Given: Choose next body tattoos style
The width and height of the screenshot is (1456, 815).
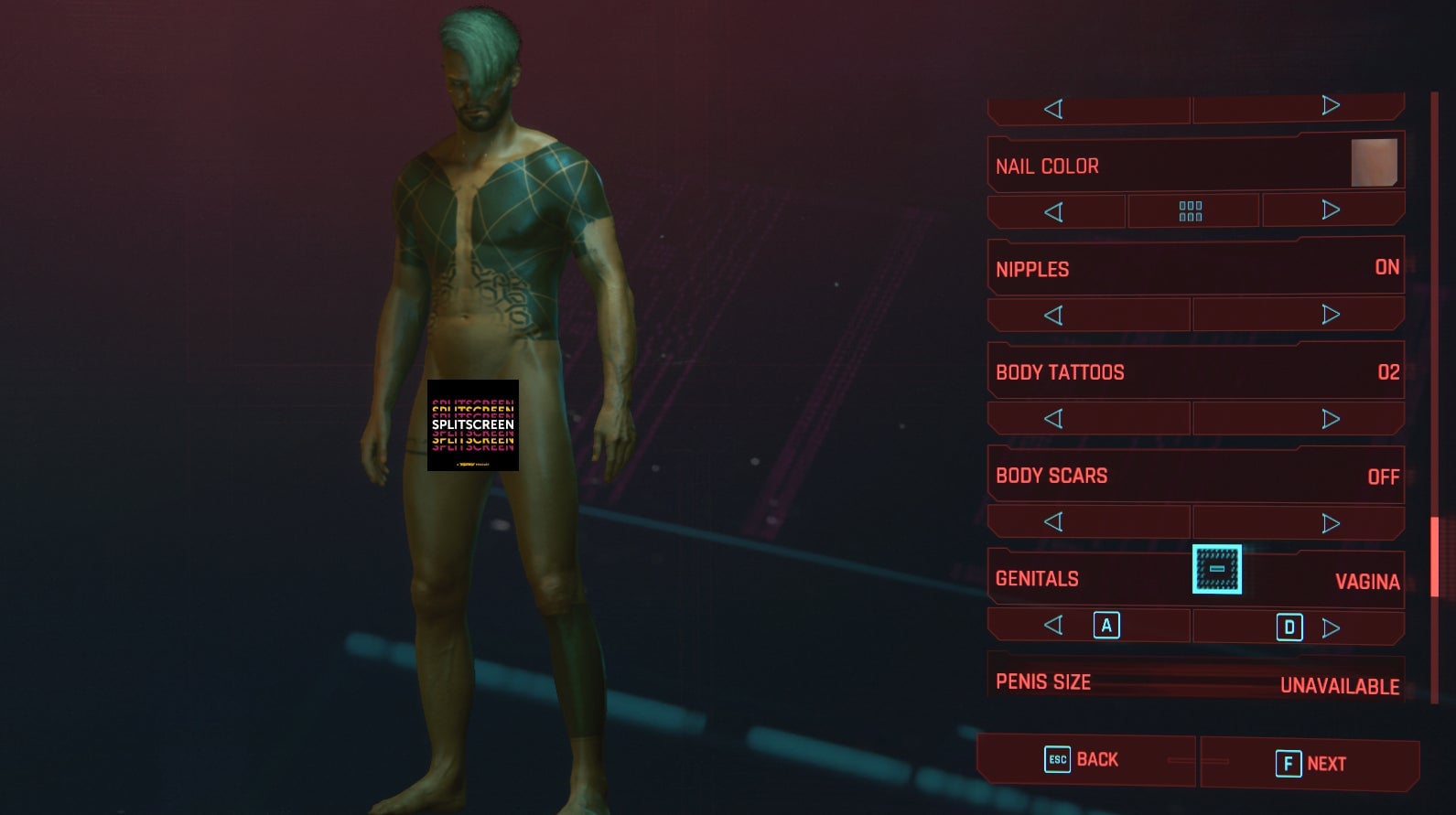Looking at the screenshot, I should point(1331,419).
